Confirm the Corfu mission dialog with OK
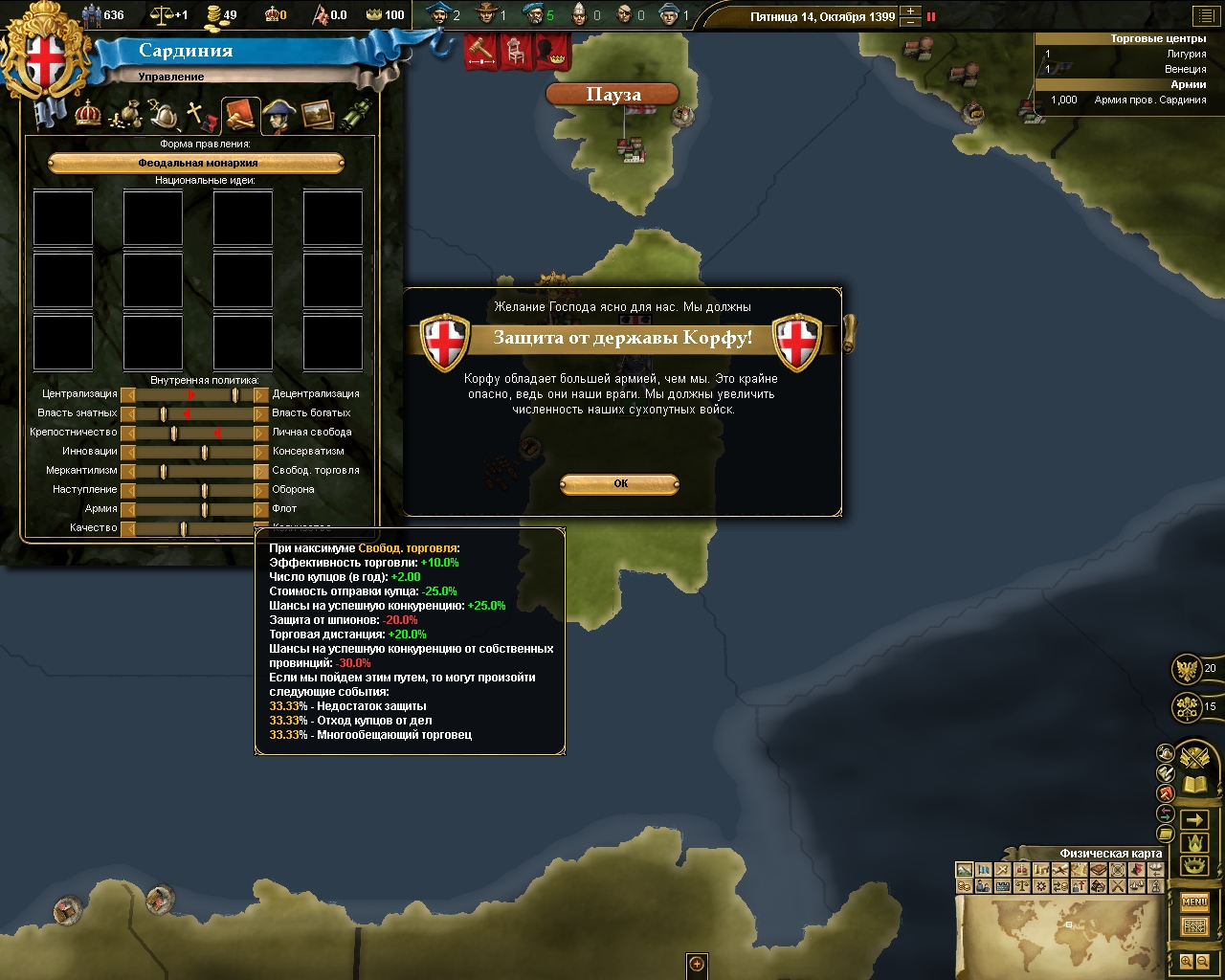 click(x=619, y=484)
